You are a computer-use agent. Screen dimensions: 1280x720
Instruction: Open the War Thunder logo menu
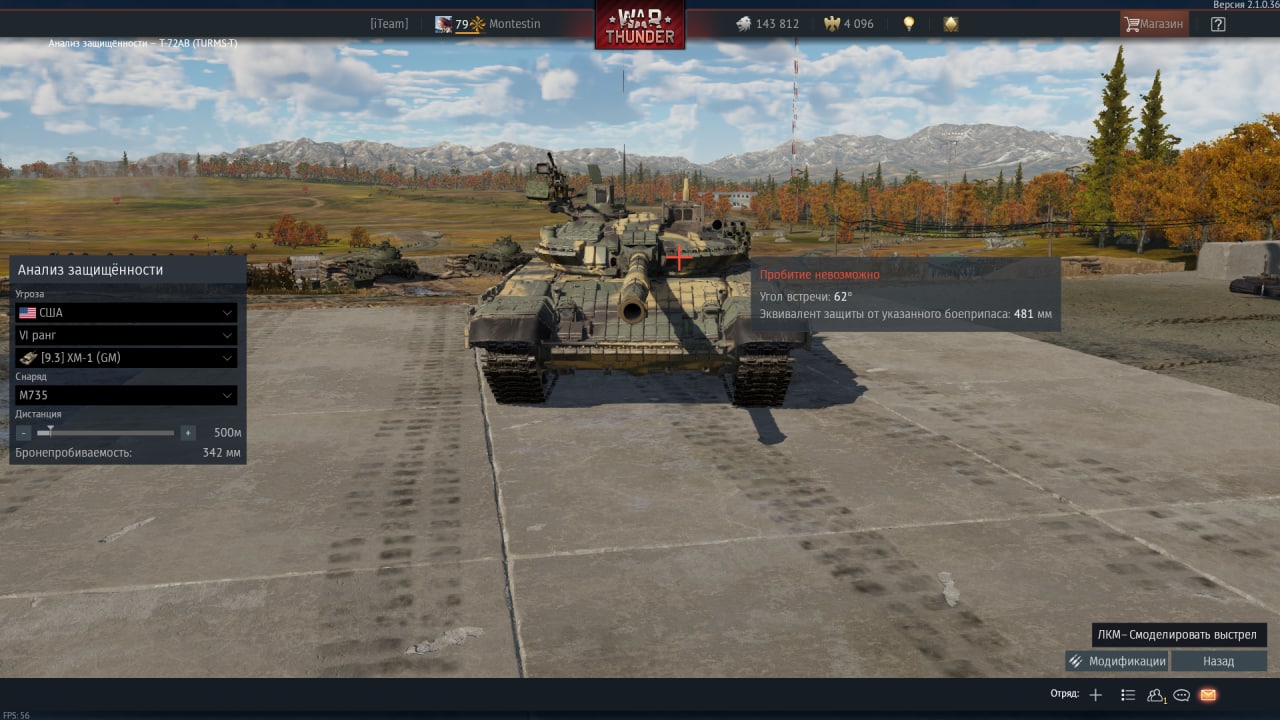[640, 24]
